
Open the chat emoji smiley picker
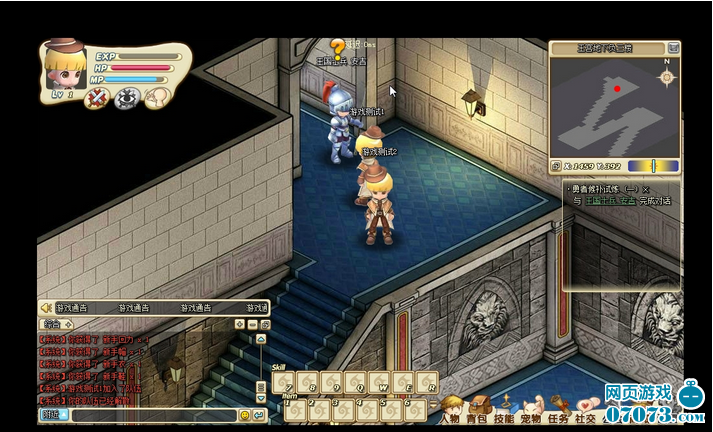pos(244,414)
